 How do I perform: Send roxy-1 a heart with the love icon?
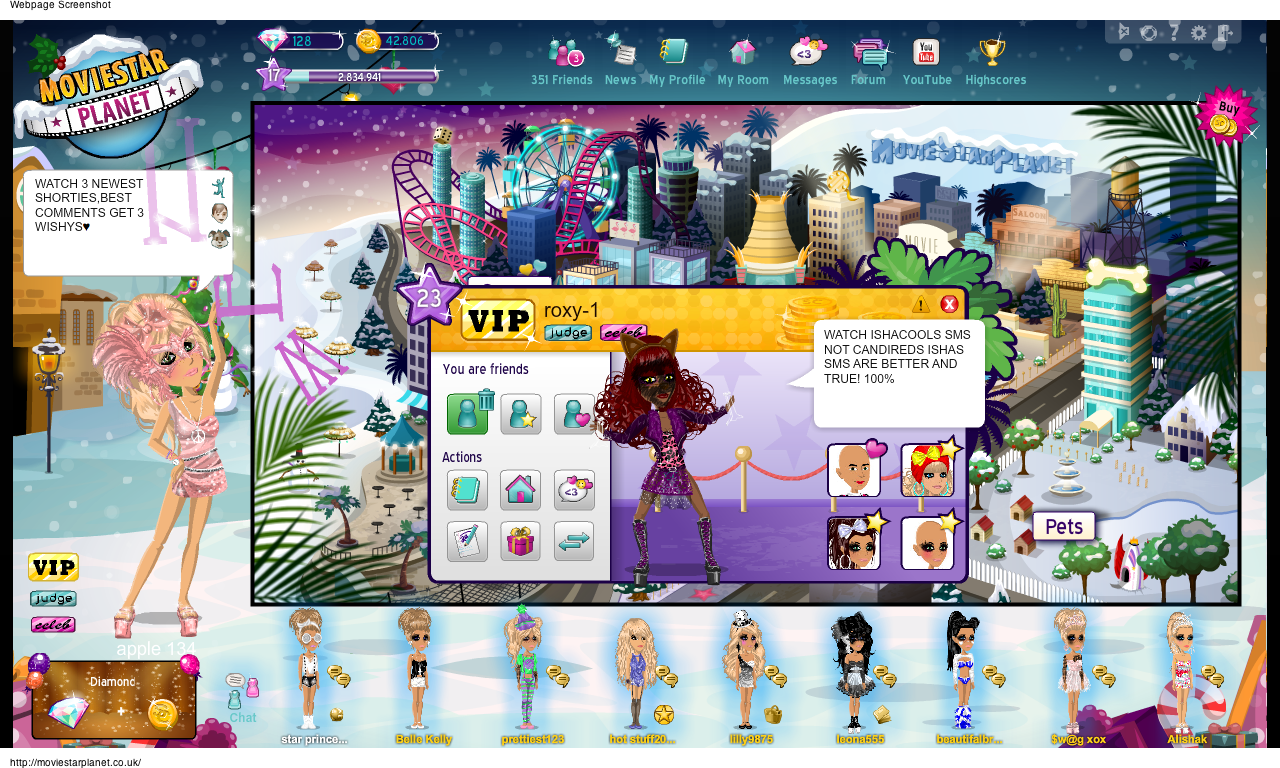click(x=574, y=414)
